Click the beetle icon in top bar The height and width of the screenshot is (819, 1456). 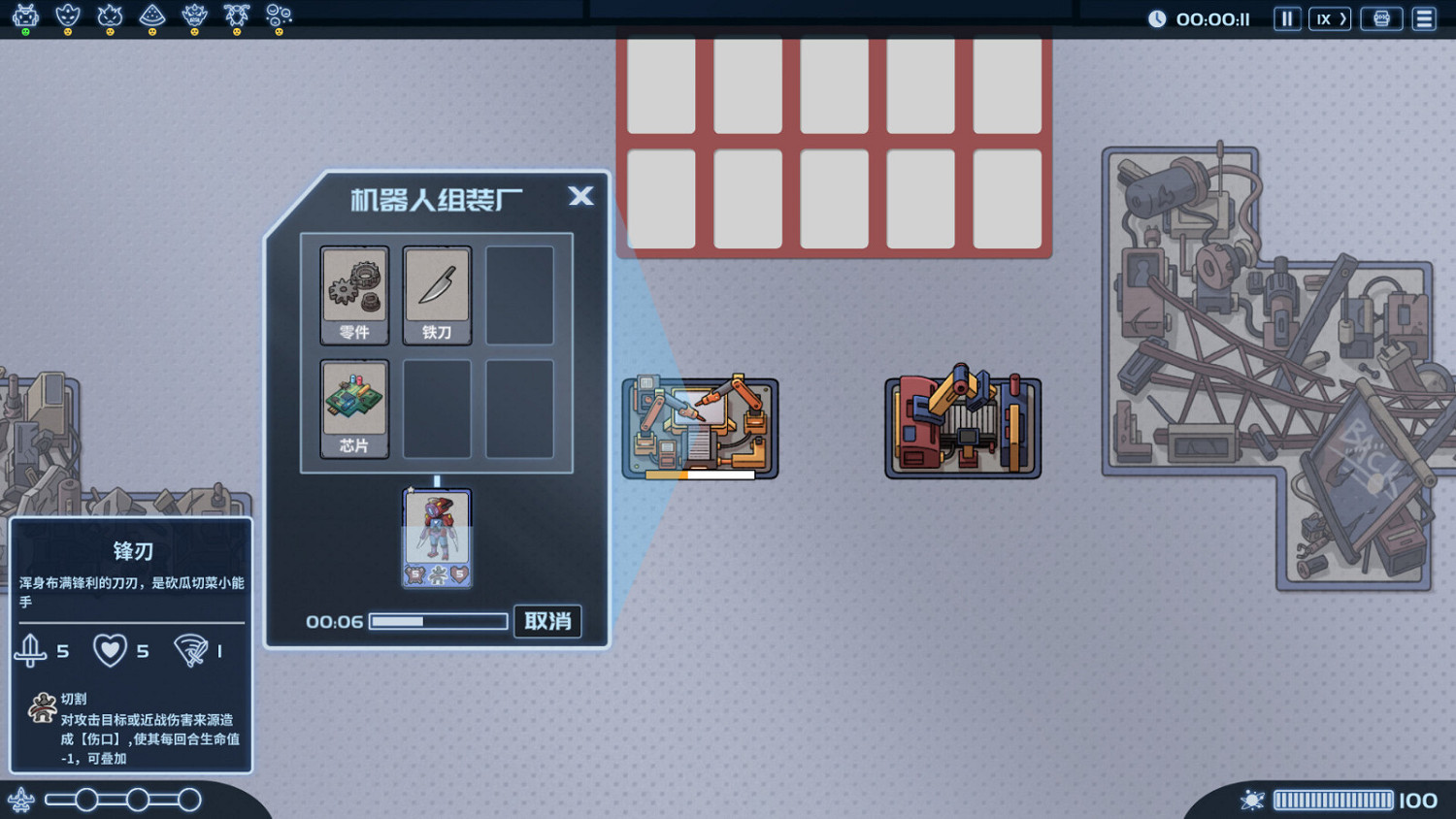237,16
